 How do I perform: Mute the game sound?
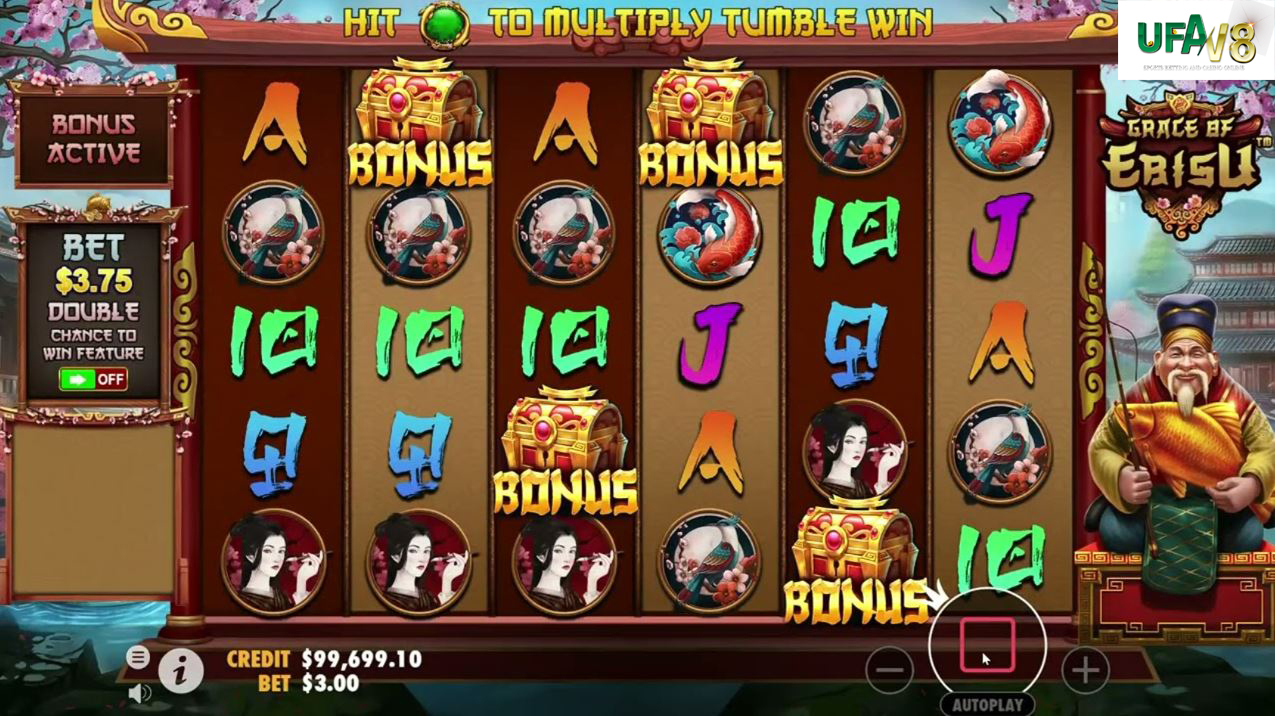[x=139, y=692]
